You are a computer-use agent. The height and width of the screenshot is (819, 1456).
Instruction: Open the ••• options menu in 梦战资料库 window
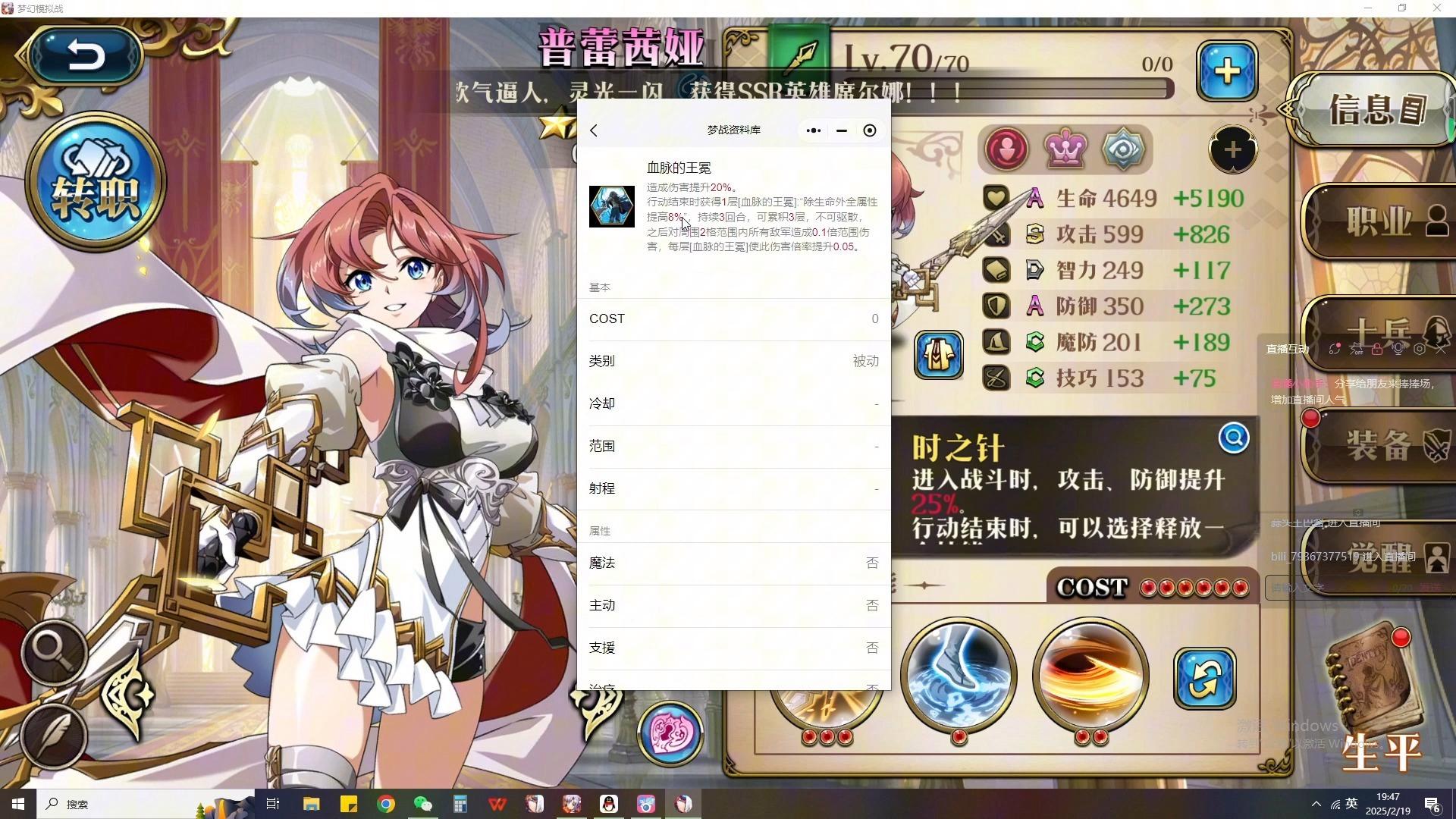813,130
